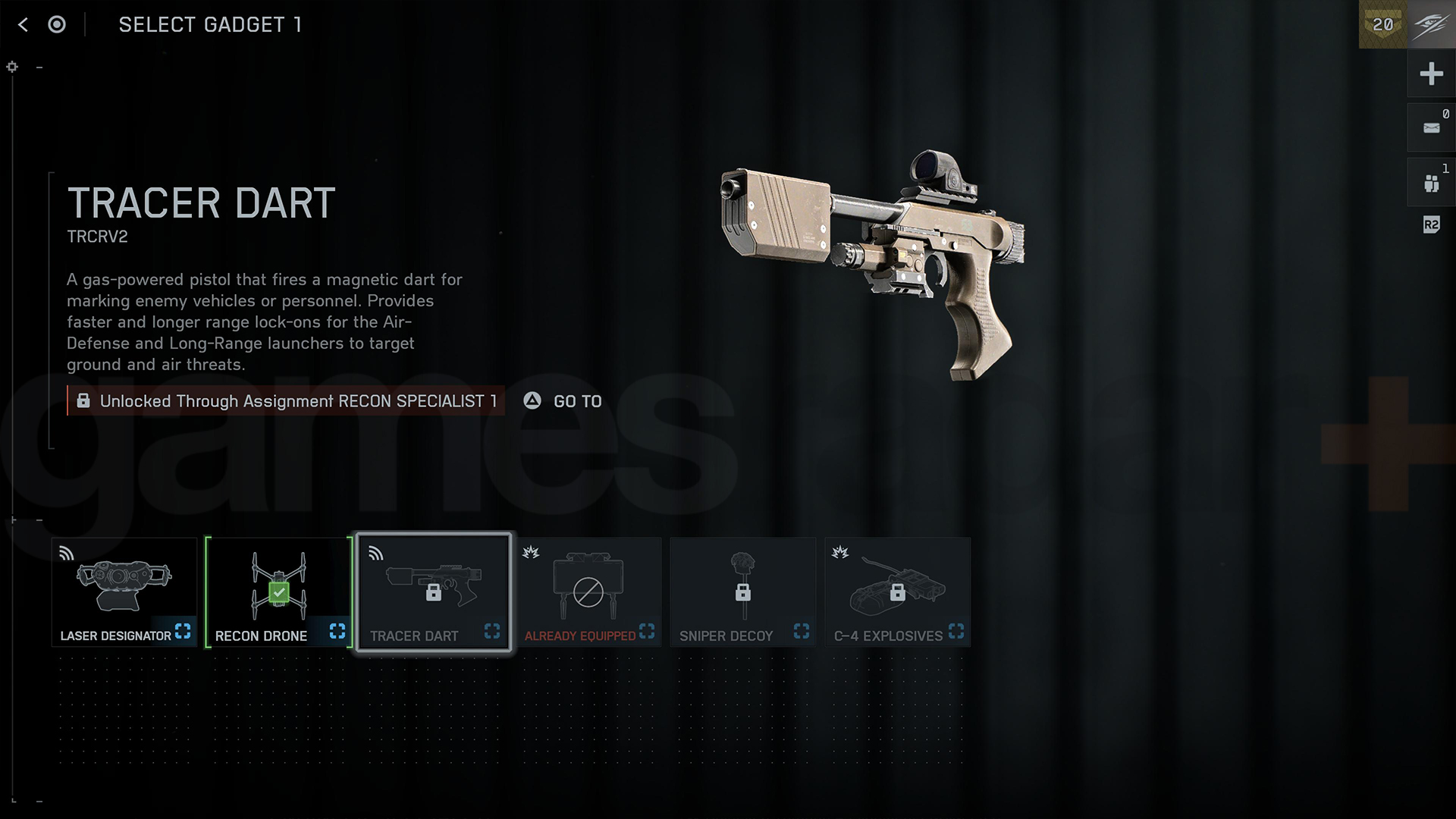Open the mail inbox icon
The image size is (1456, 819).
[1431, 128]
